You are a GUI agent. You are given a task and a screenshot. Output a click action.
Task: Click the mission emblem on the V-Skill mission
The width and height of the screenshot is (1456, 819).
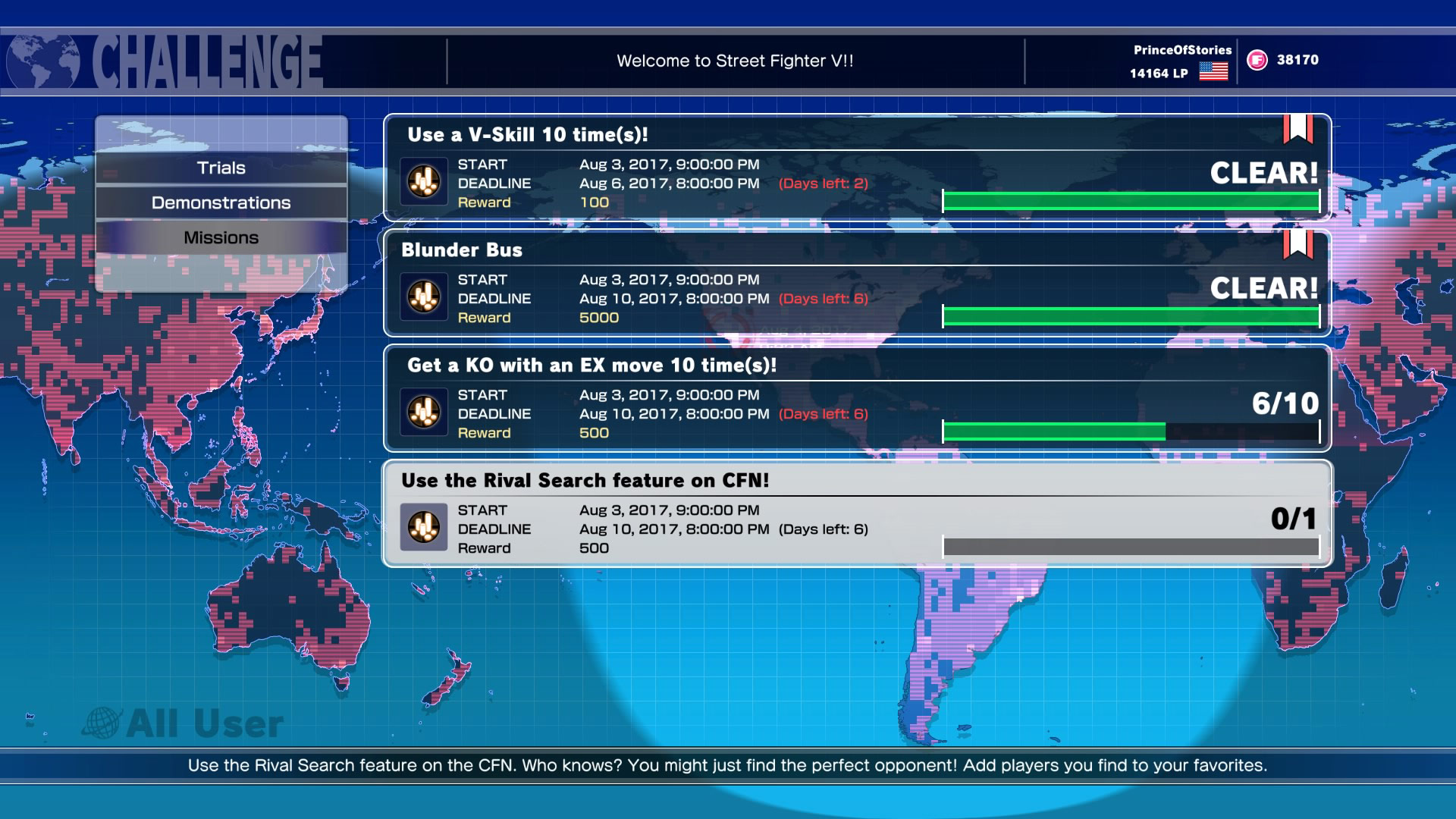click(422, 182)
